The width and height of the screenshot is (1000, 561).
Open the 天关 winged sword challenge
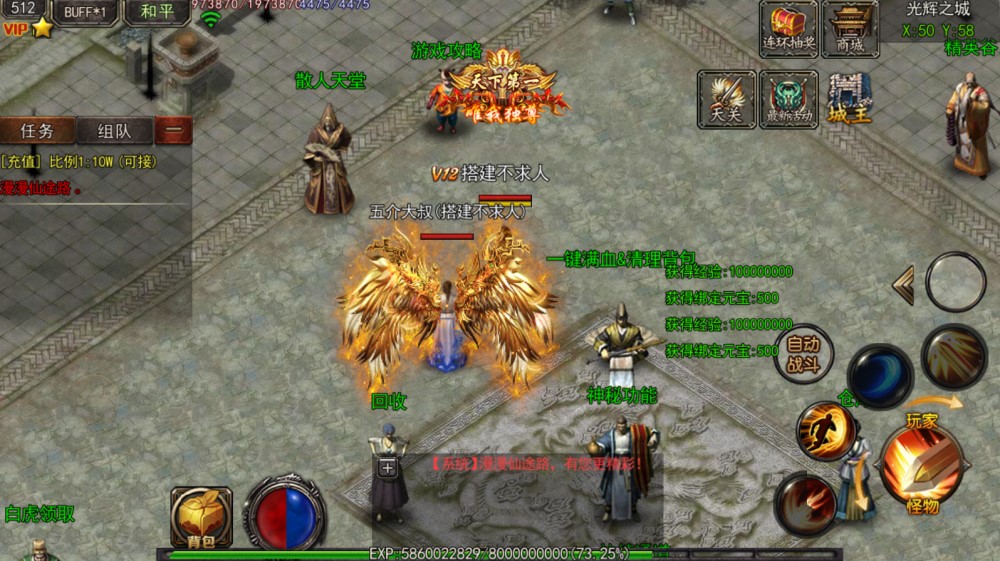coord(727,98)
